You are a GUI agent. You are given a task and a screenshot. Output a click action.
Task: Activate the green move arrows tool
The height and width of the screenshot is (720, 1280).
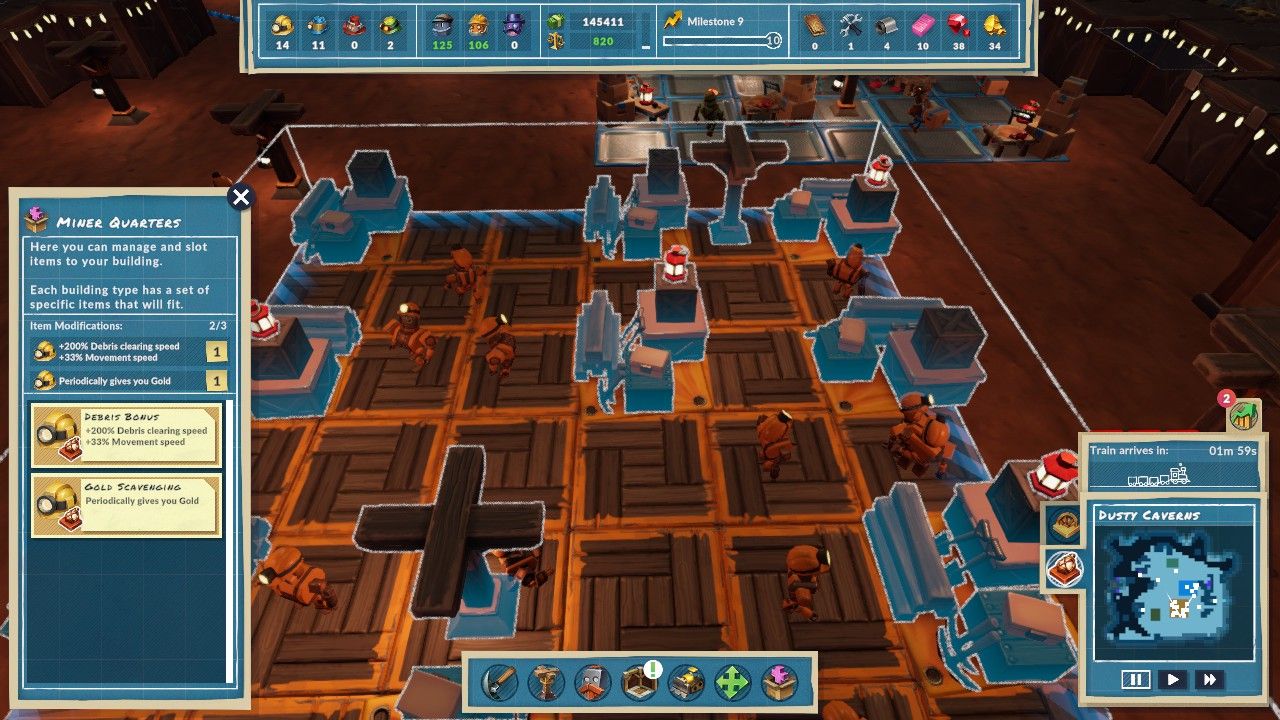click(733, 684)
